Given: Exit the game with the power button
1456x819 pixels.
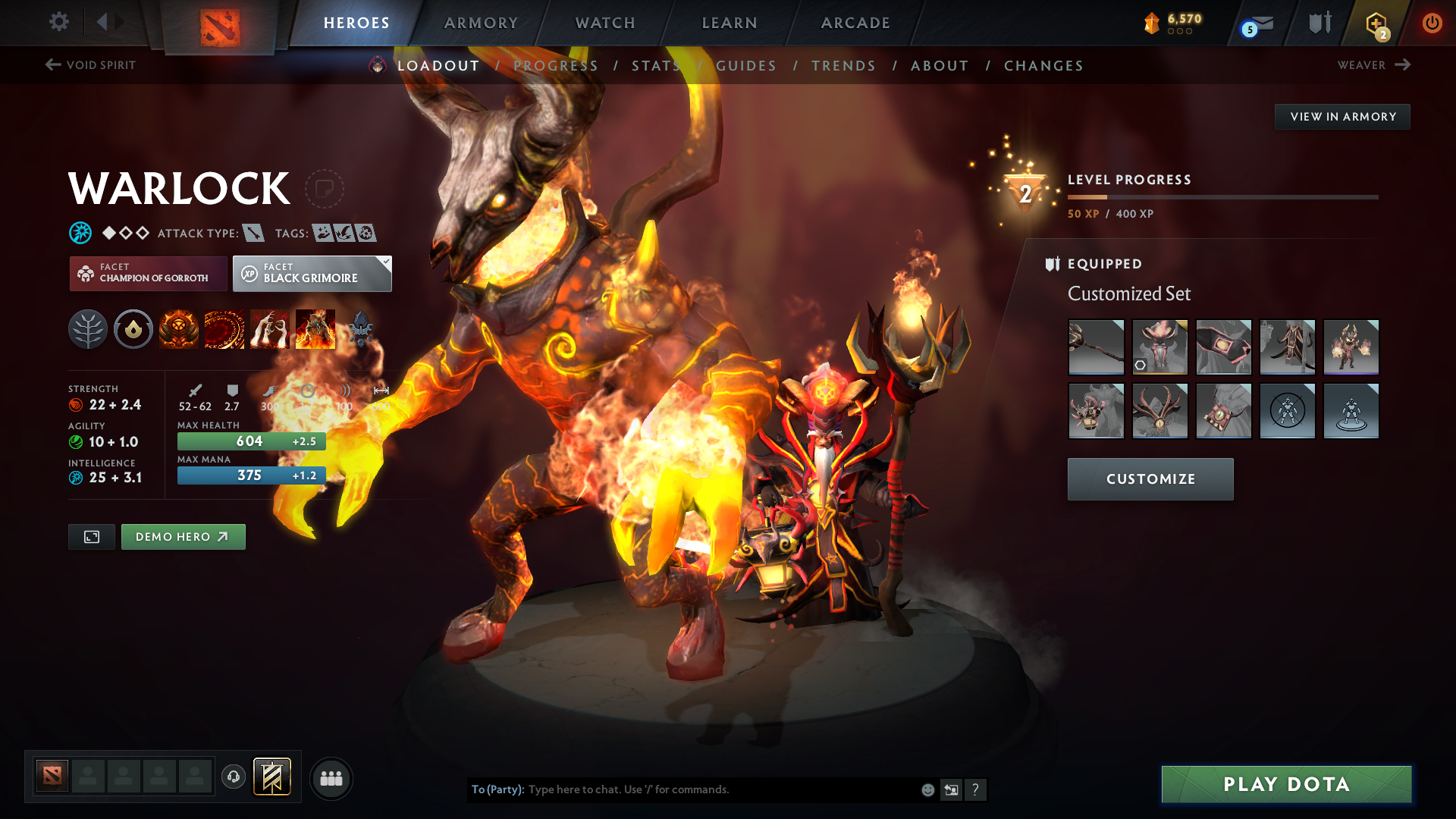Looking at the screenshot, I should click(1432, 23).
